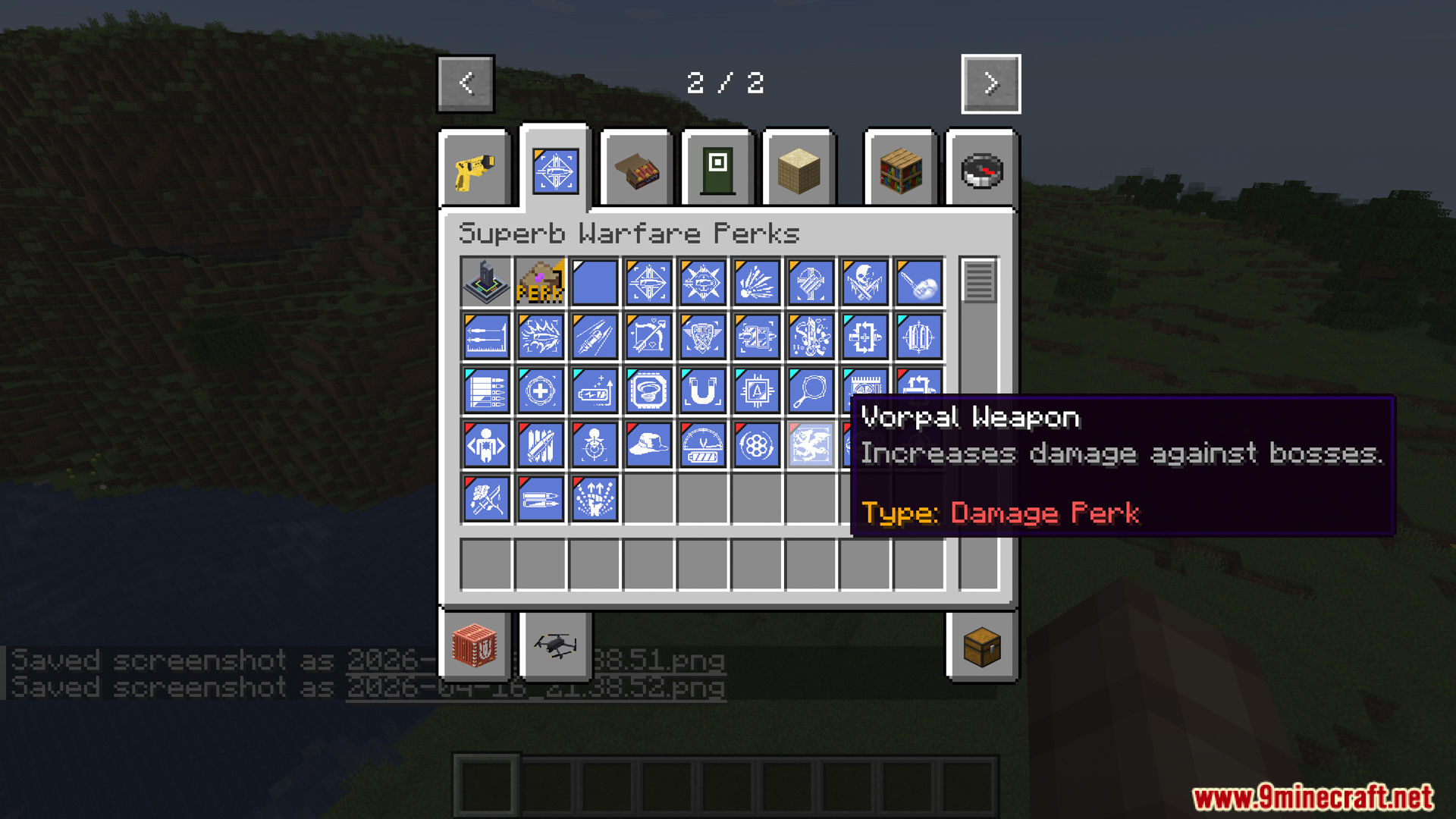Click the next page arrow button
Image resolution: width=1456 pixels, height=819 pixels.
990,83
